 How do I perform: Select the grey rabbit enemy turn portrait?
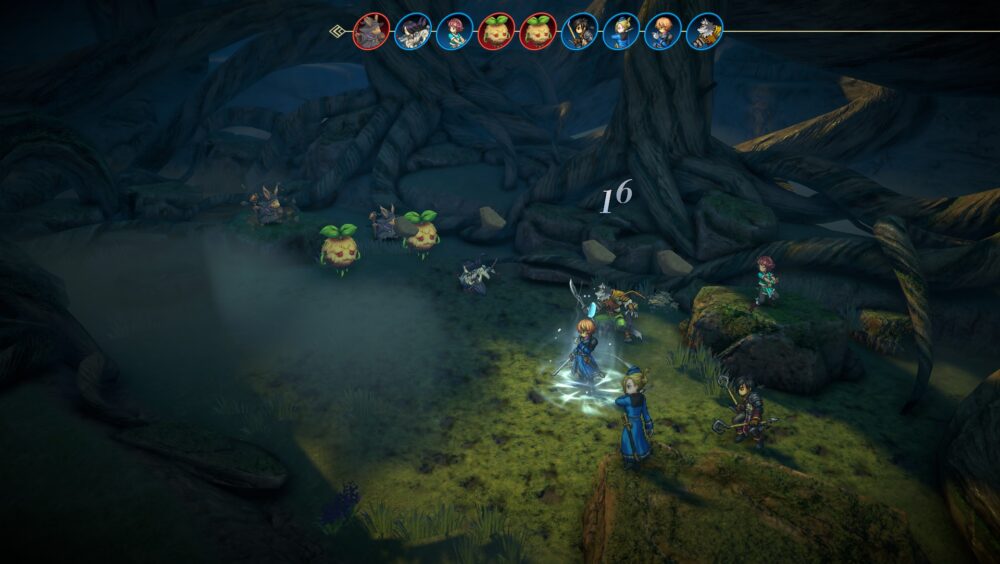pyautogui.click(x=371, y=31)
